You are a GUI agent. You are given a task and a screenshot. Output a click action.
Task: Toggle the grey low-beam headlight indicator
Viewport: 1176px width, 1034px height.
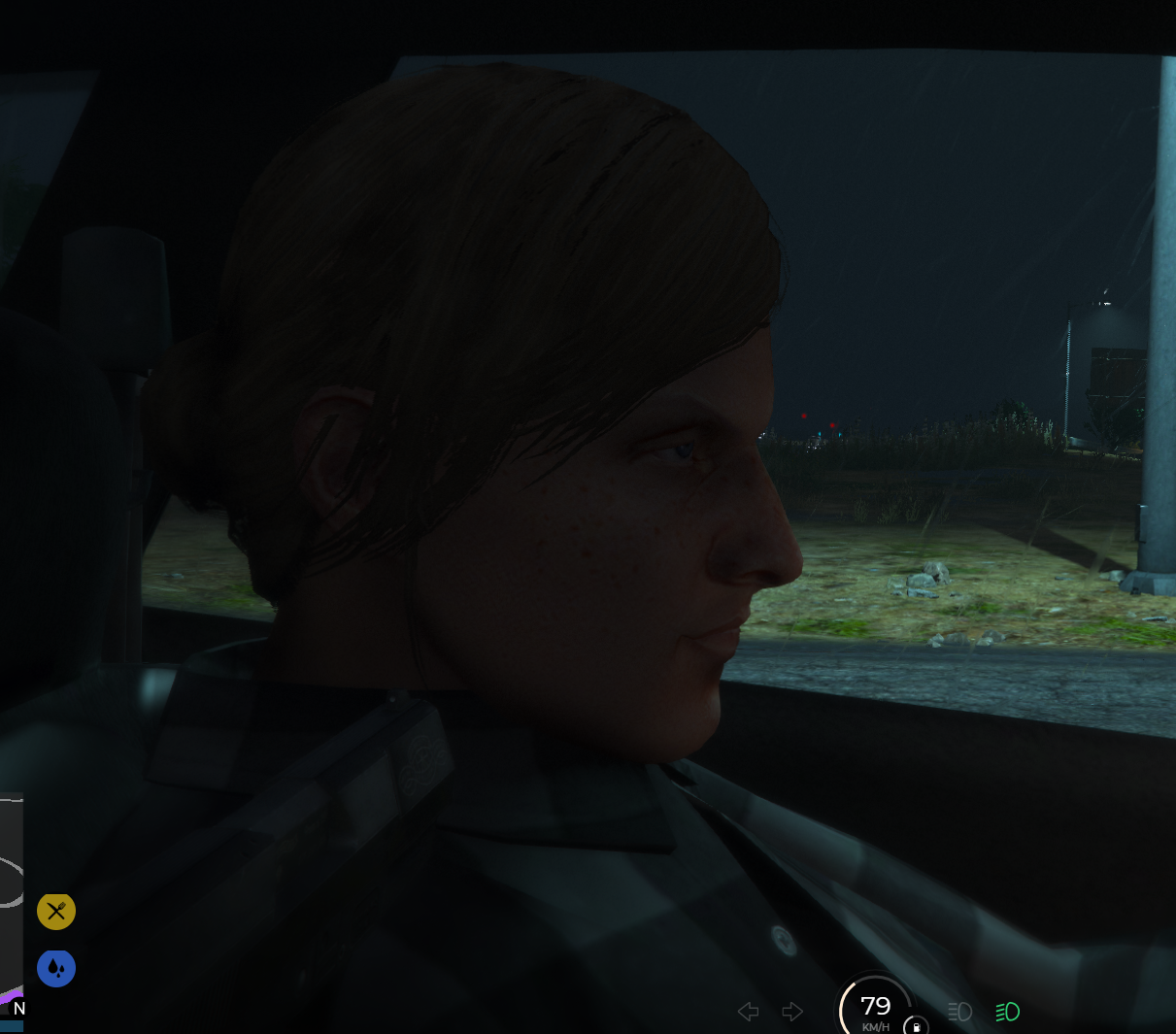pos(959,1012)
